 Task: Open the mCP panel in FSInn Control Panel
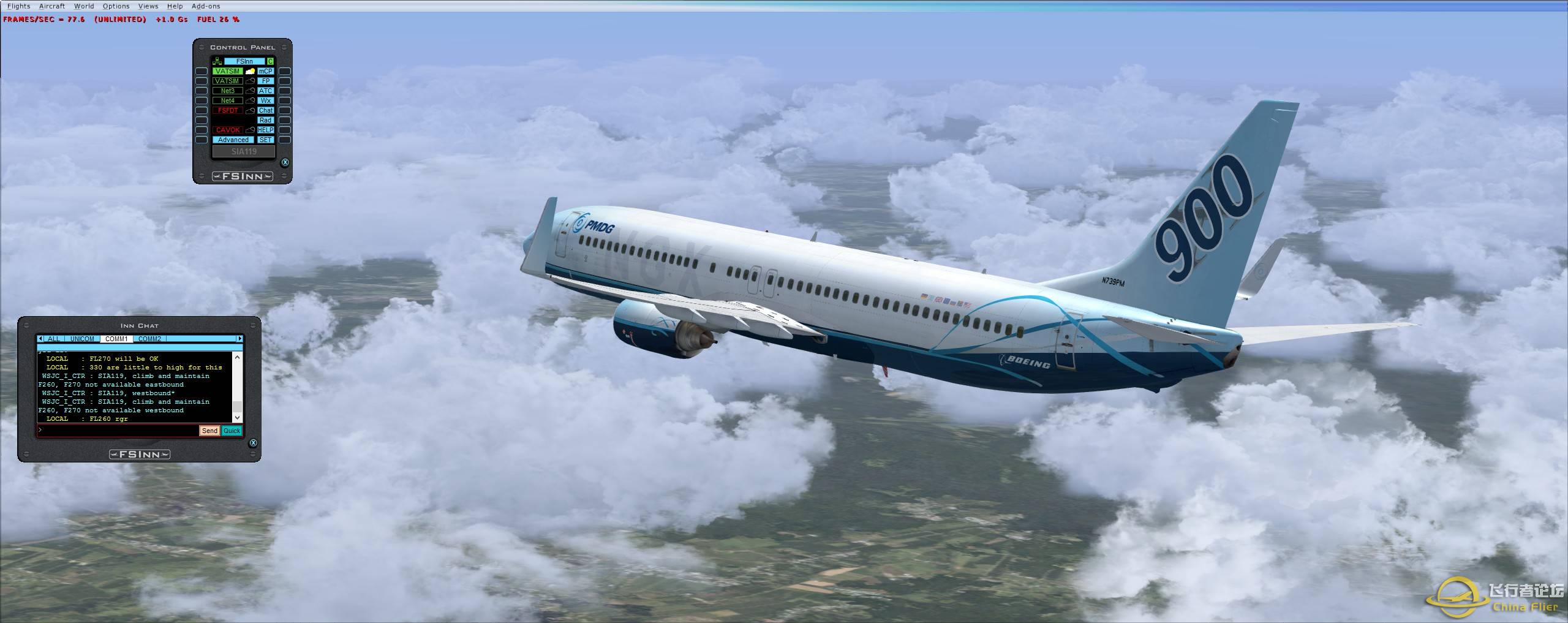[266, 71]
